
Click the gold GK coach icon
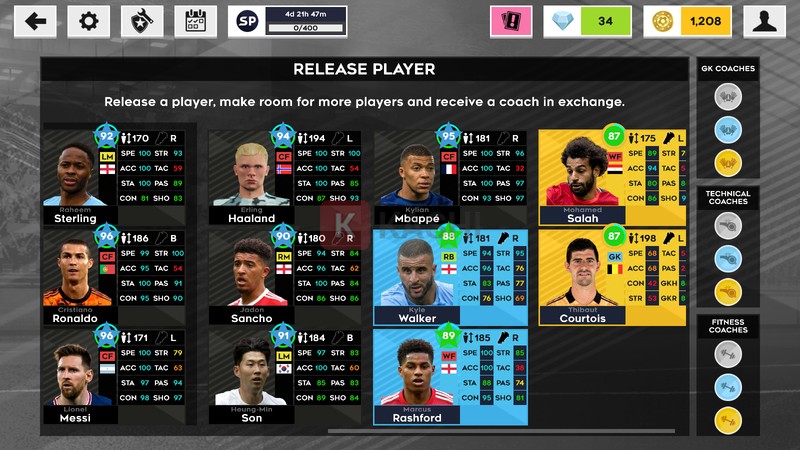728,163
